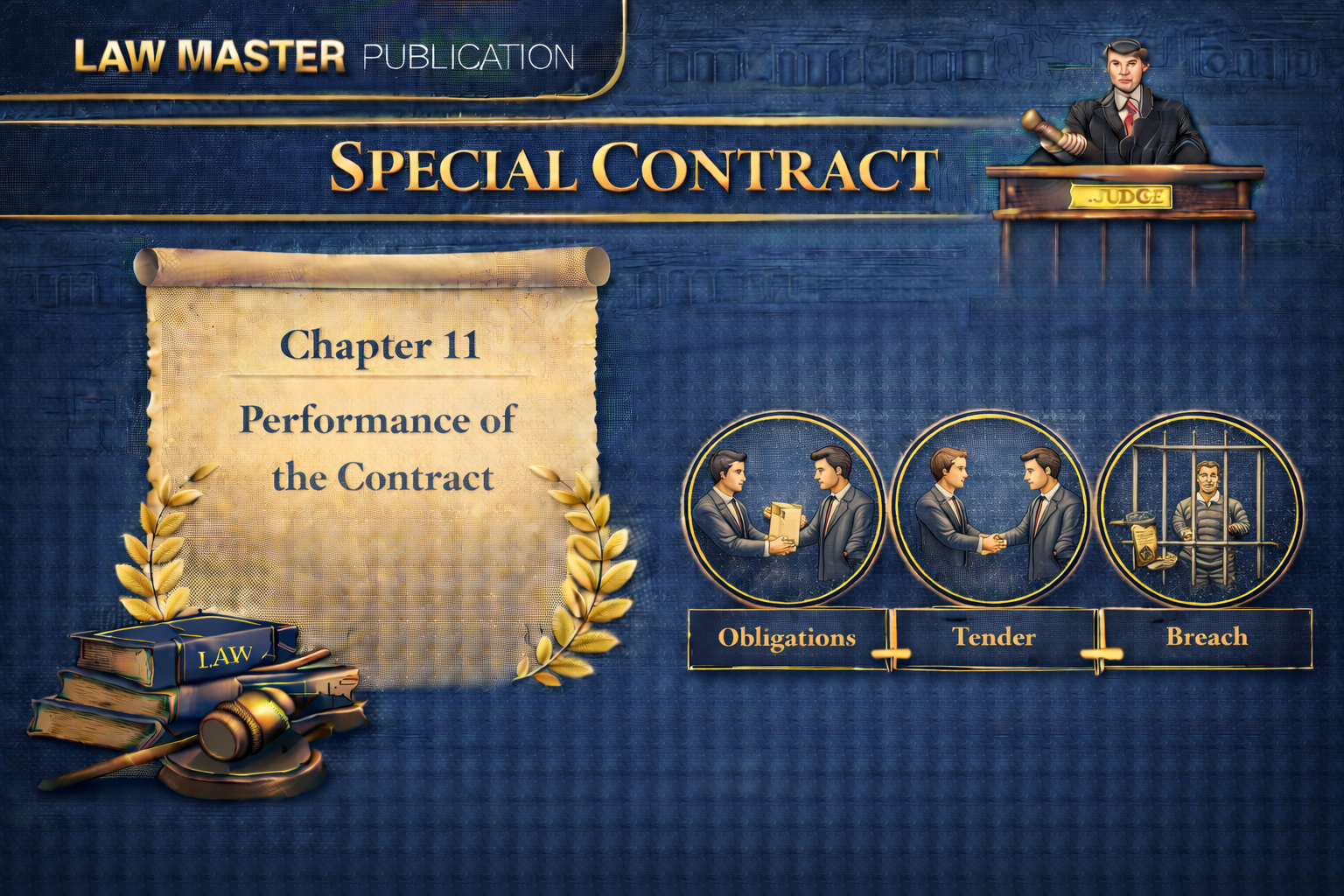Choose the Breach label button

1207,638
